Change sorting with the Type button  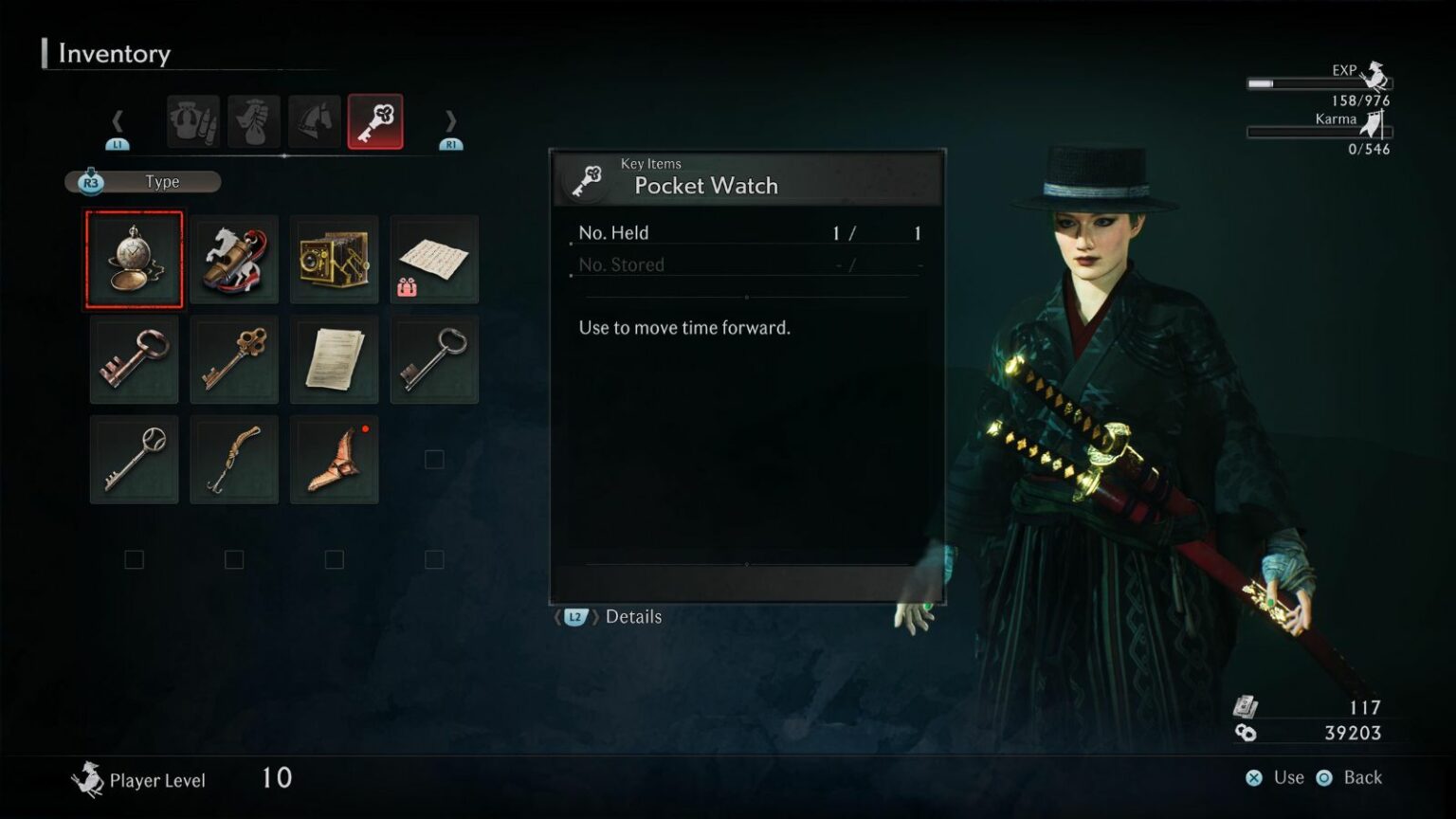tap(142, 181)
